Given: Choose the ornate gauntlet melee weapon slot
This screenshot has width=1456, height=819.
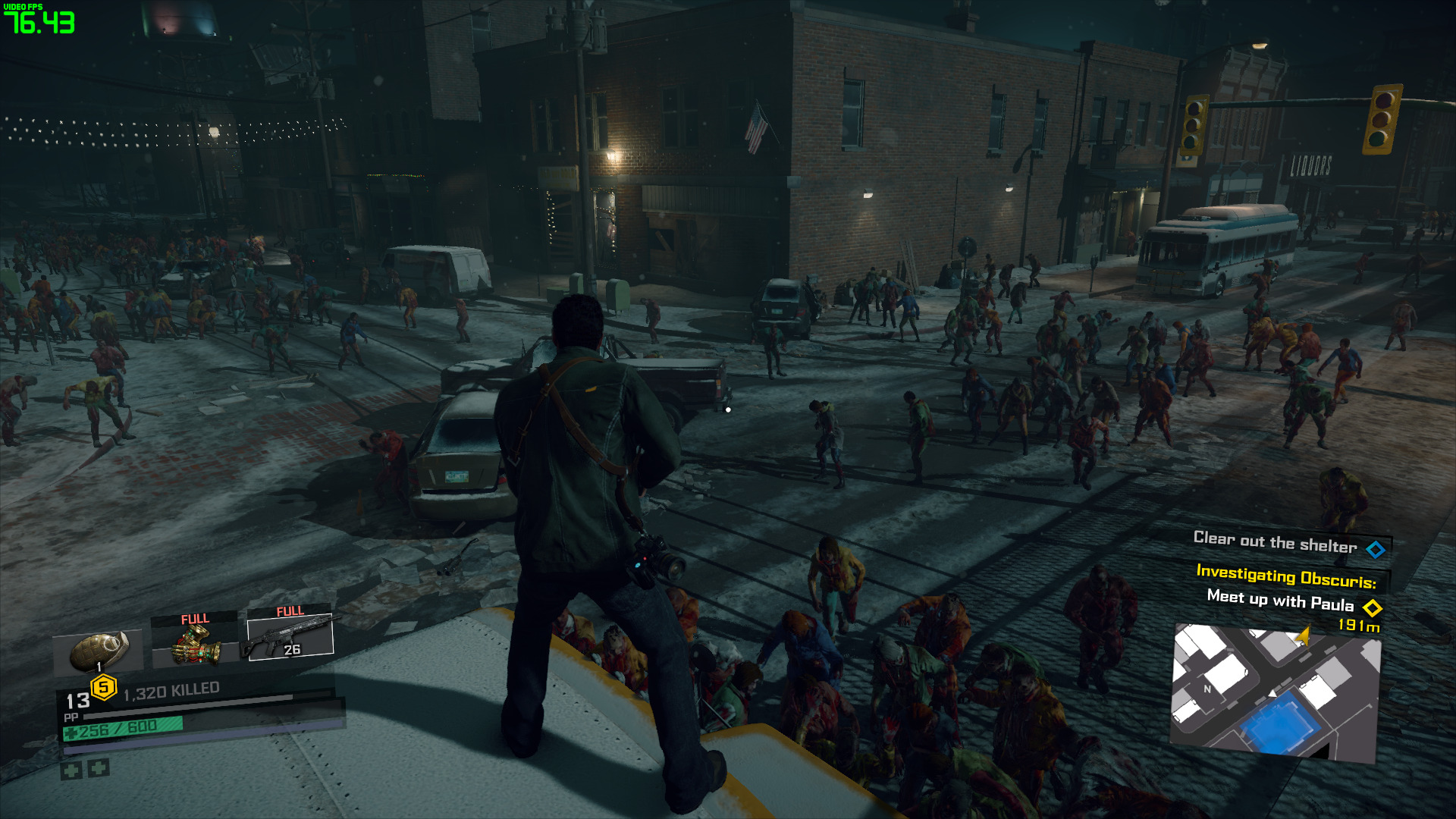Looking at the screenshot, I should (x=194, y=642).
